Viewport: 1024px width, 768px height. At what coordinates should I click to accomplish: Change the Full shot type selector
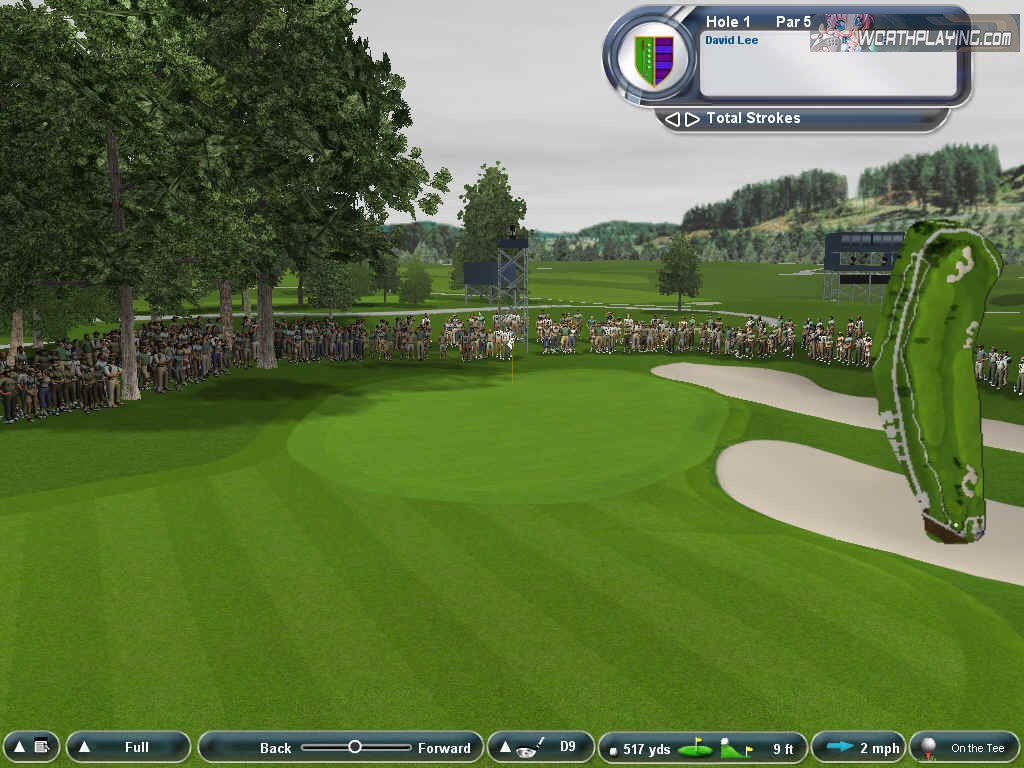128,747
